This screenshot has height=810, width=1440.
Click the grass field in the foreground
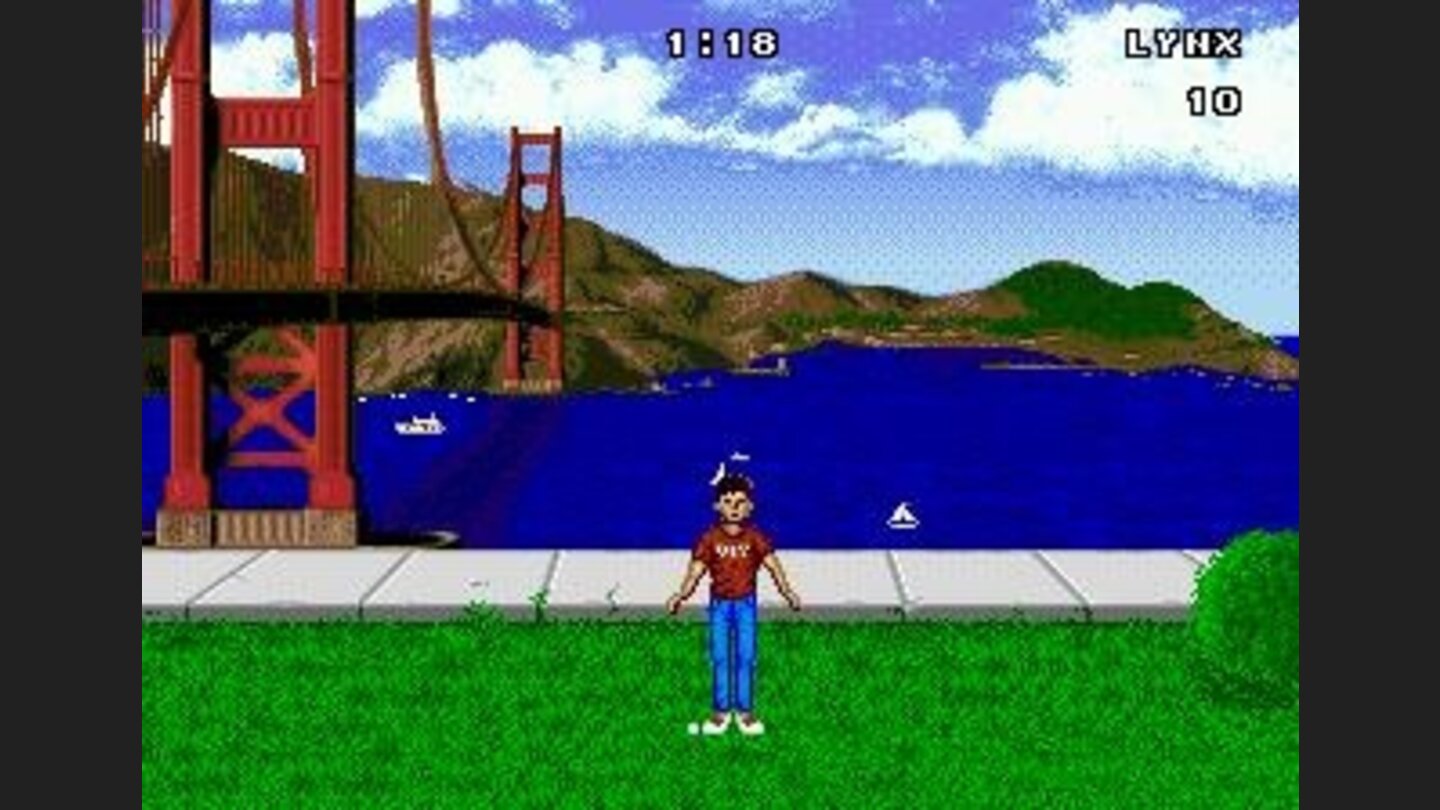pyautogui.click(x=400, y=720)
